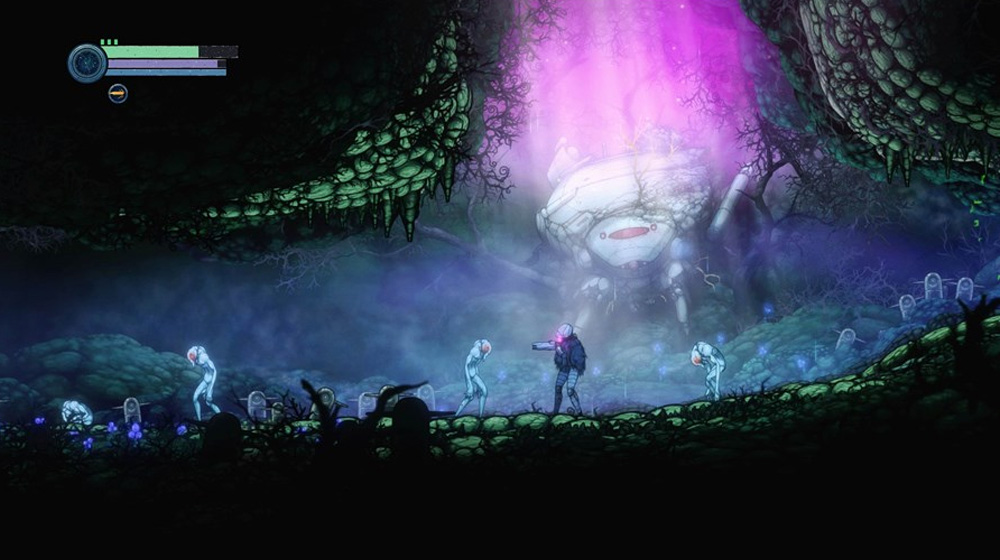
Task: Click the orange weapon icon below the bars
Action: coord(118,93)
